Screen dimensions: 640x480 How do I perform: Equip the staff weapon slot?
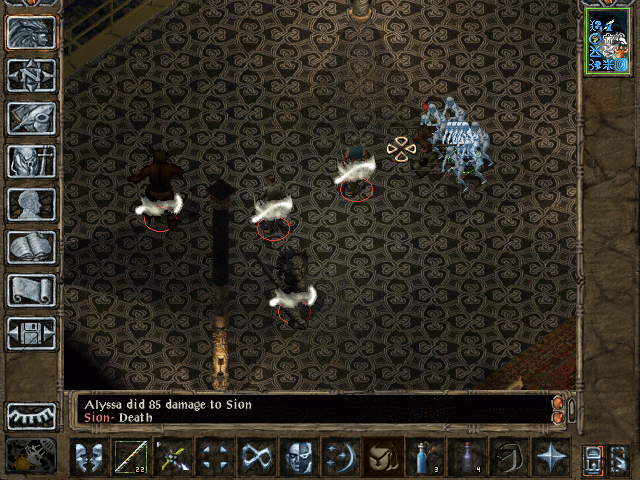(x=131, y=458)
